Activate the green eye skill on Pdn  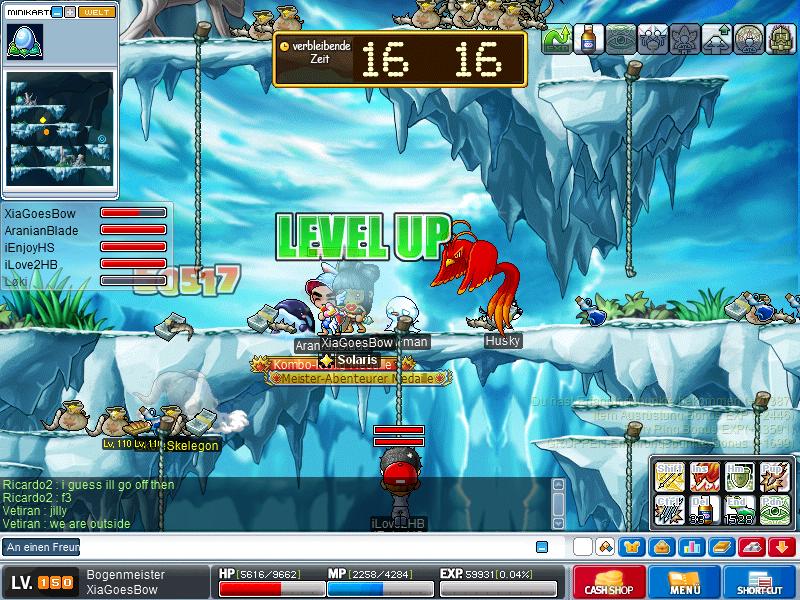[x=773, y=509]
